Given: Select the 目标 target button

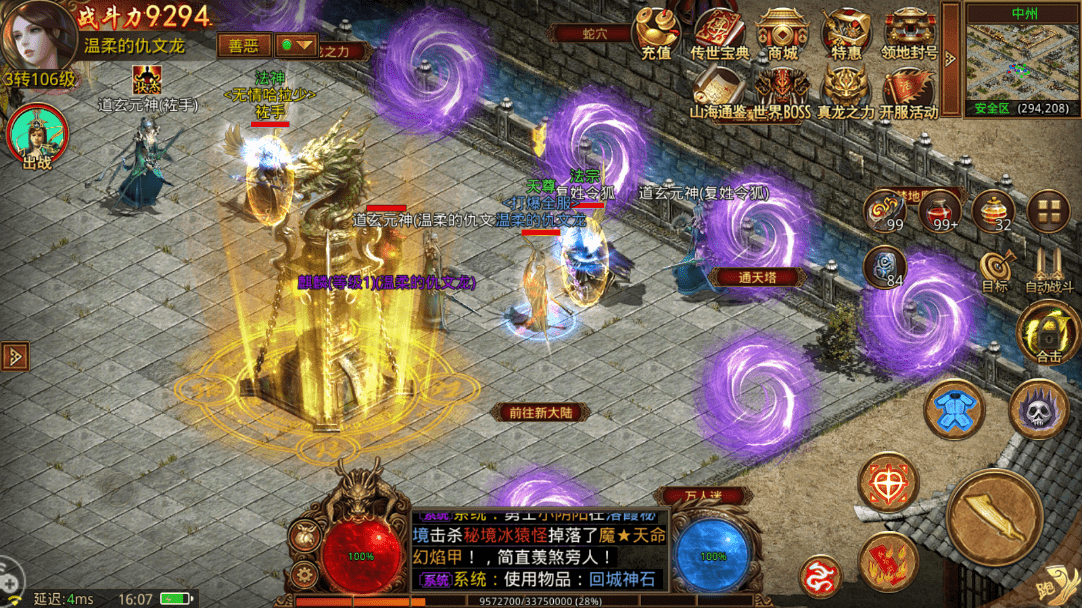Looking at the screenshot, I should click(995, 268).
